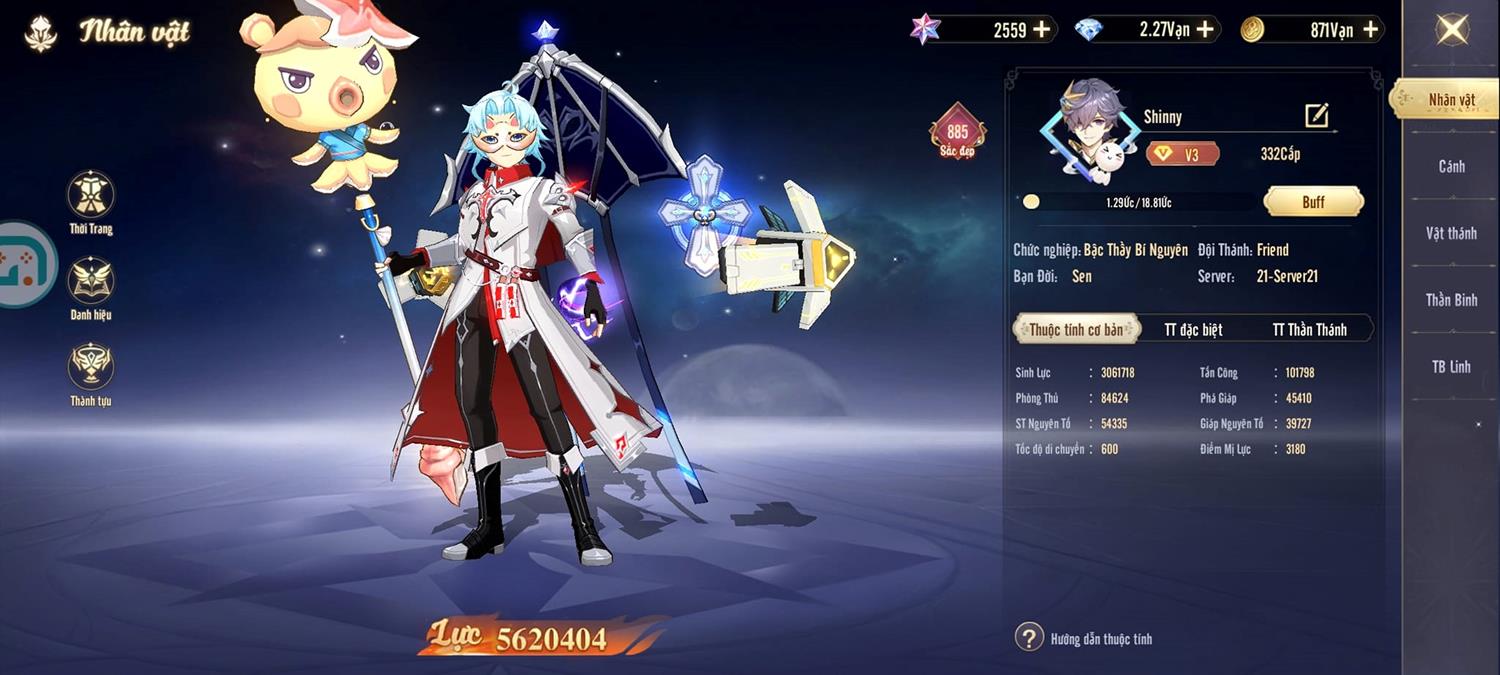Screen dimensions: 1500x675
Task: Open the Vật thánh tab
Action: point(1451,233)
